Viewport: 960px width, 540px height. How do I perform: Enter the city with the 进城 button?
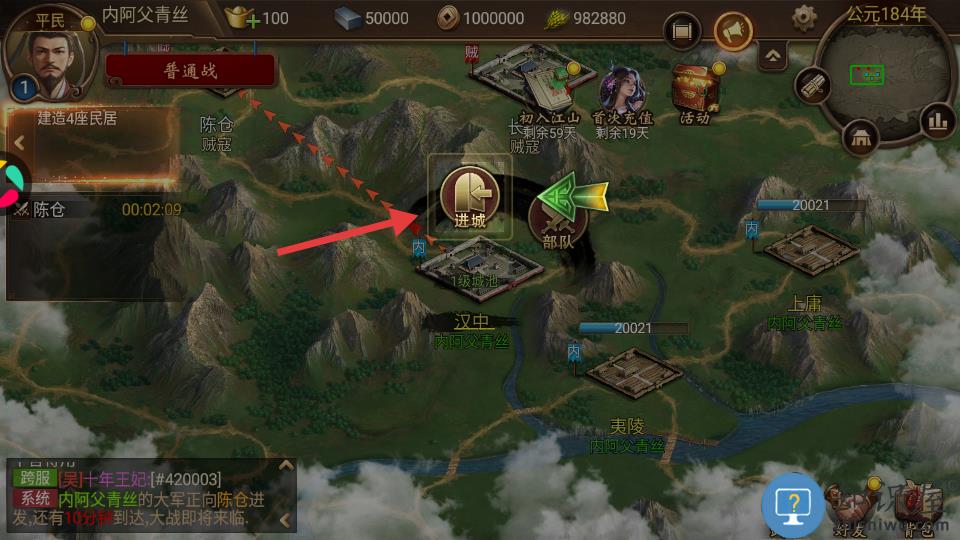click(470, 198)
